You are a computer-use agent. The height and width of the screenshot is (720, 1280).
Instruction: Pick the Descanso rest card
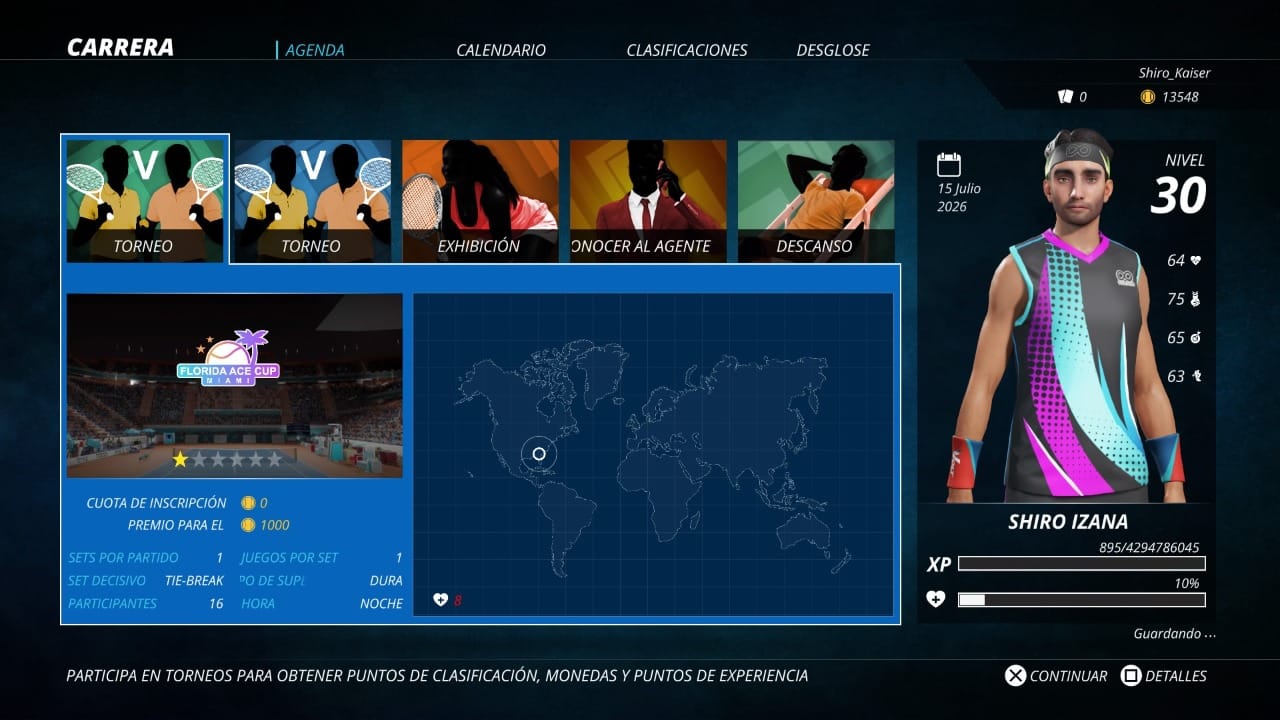(816, 200)
